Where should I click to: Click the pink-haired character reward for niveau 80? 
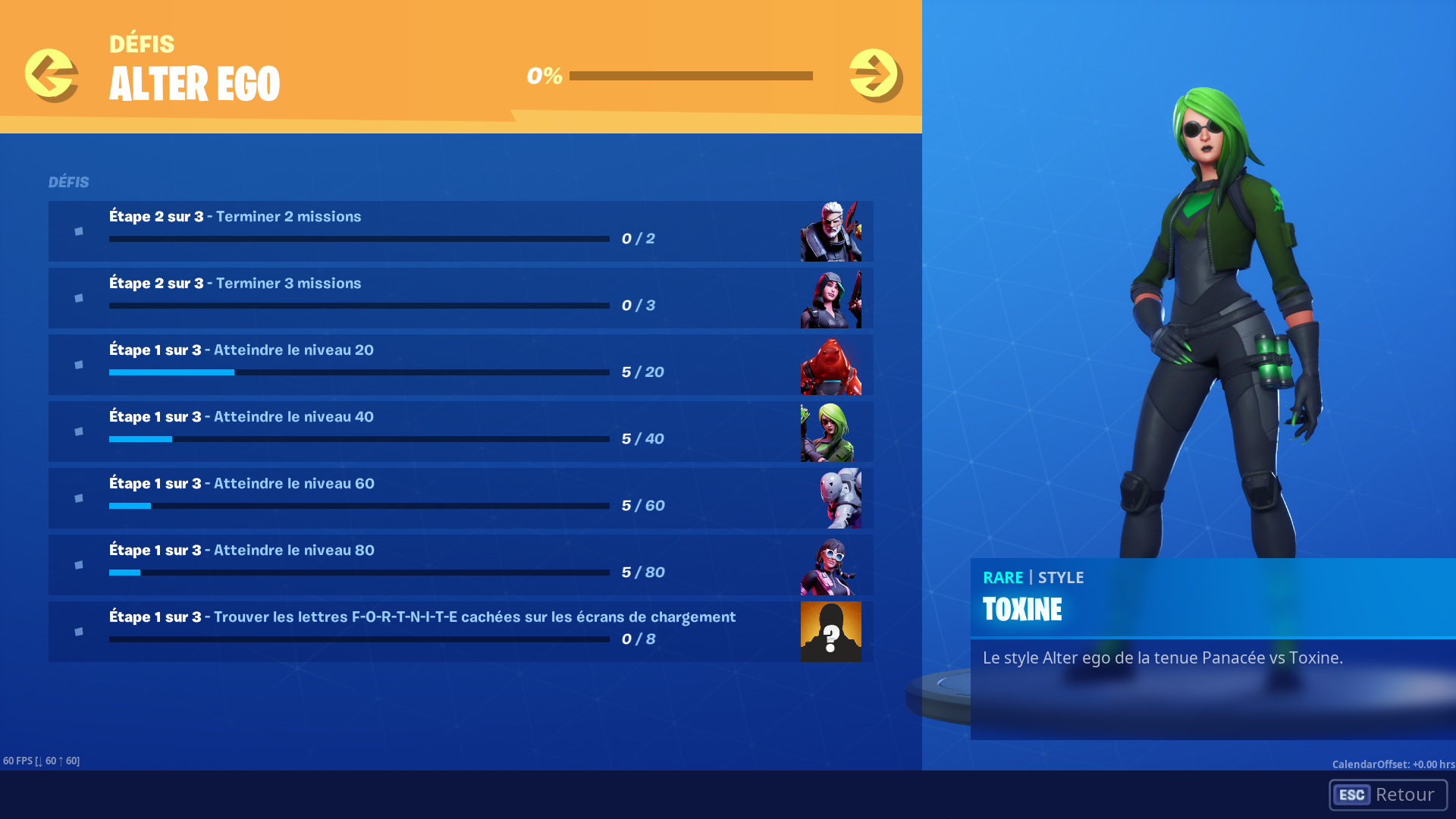tap(830, 565)
